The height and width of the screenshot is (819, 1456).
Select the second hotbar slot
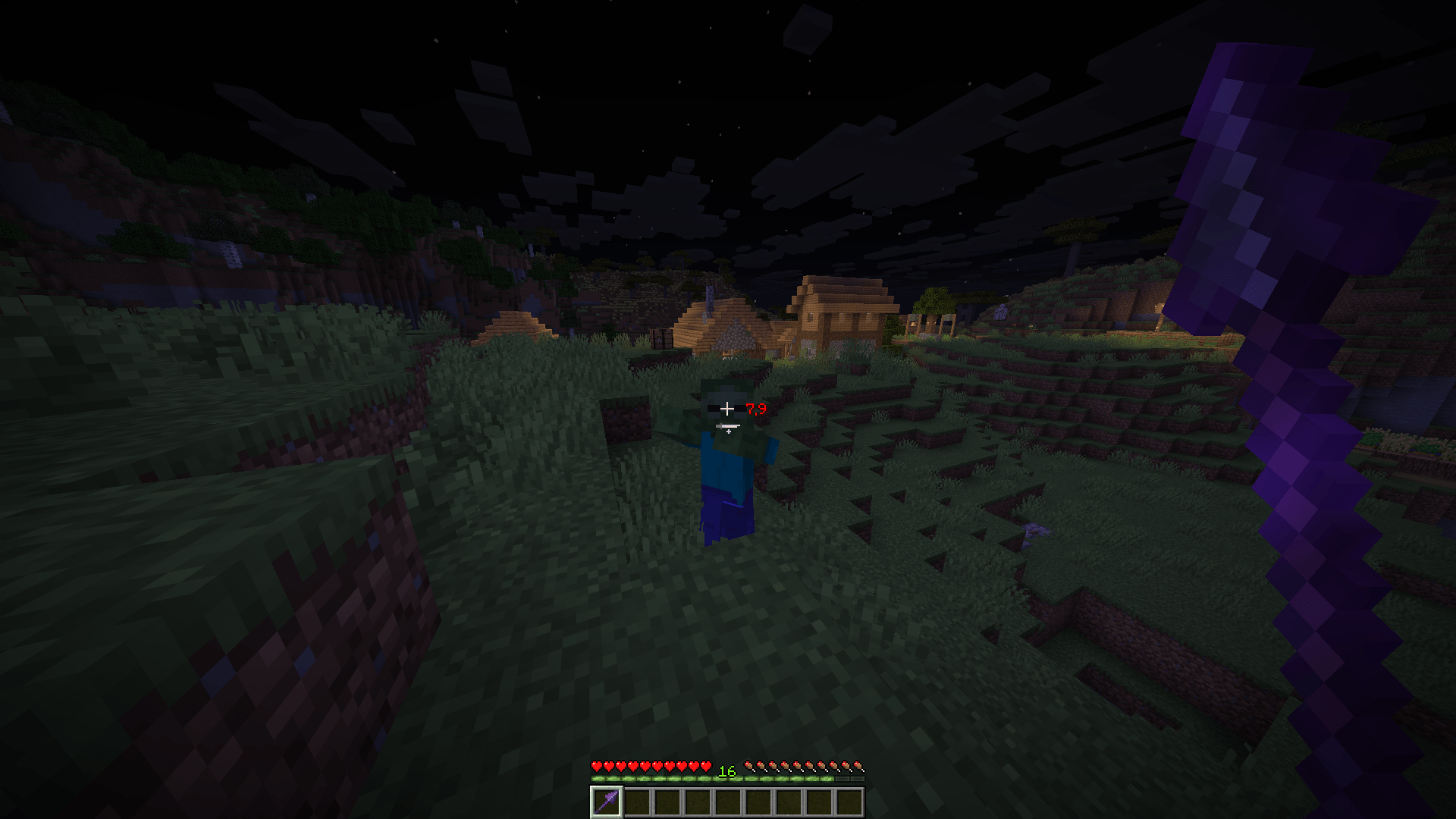(638, 801)
